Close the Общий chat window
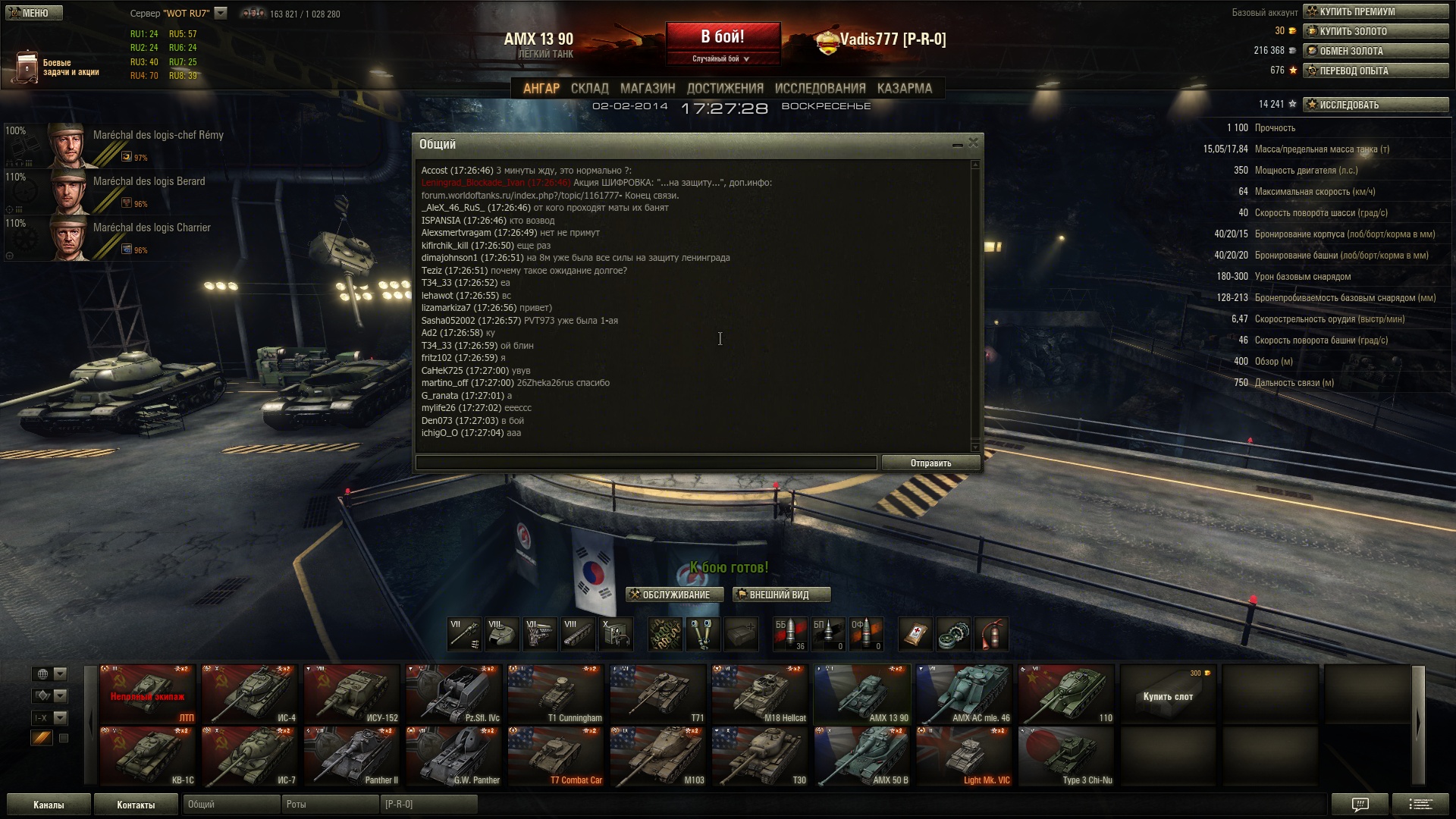1456x819 pixels. [974, 143]
